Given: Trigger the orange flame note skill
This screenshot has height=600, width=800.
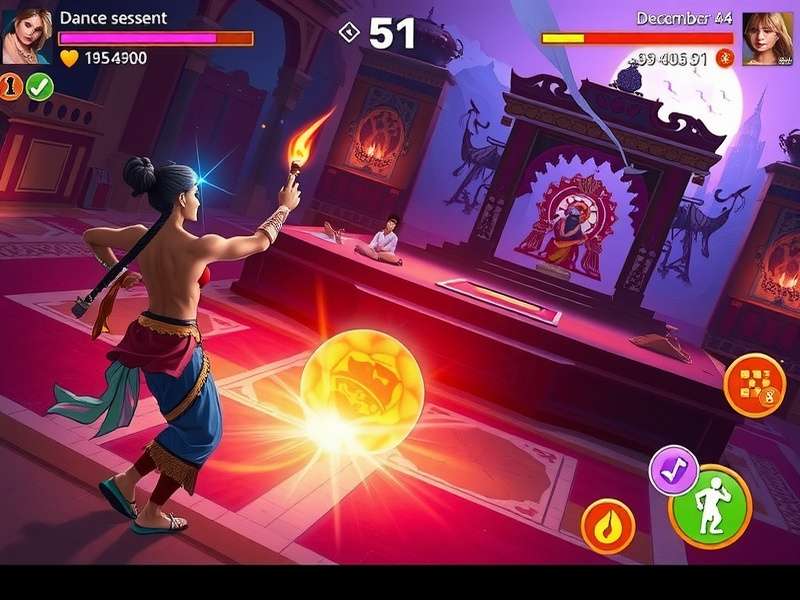Looking at the screenshot, I should click(x=608, y=524).
